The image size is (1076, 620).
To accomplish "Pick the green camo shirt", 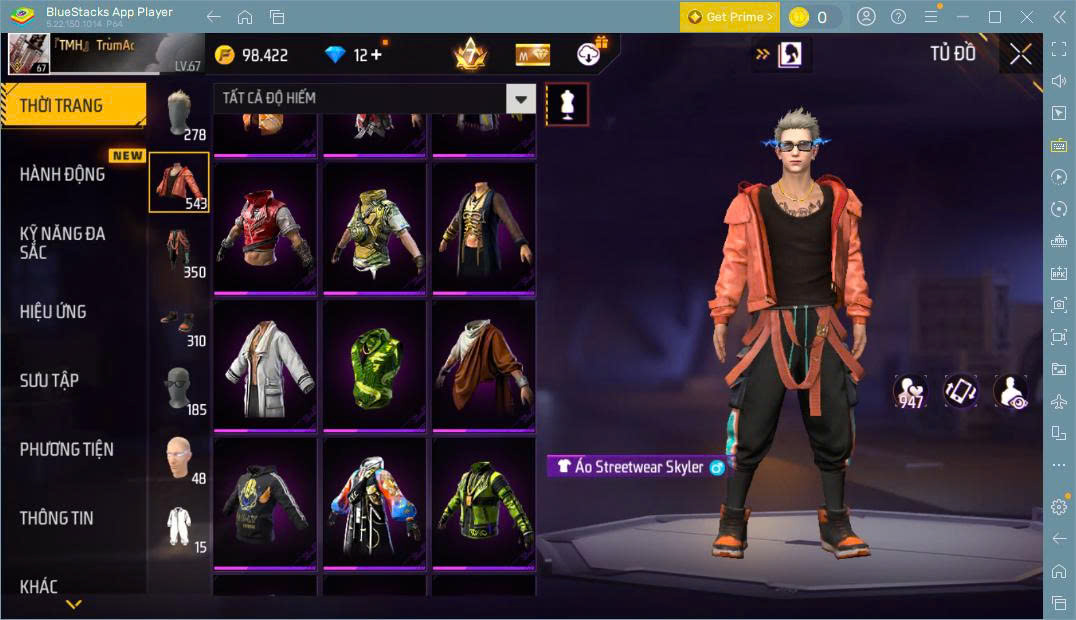I will click(x=375, y=366).
